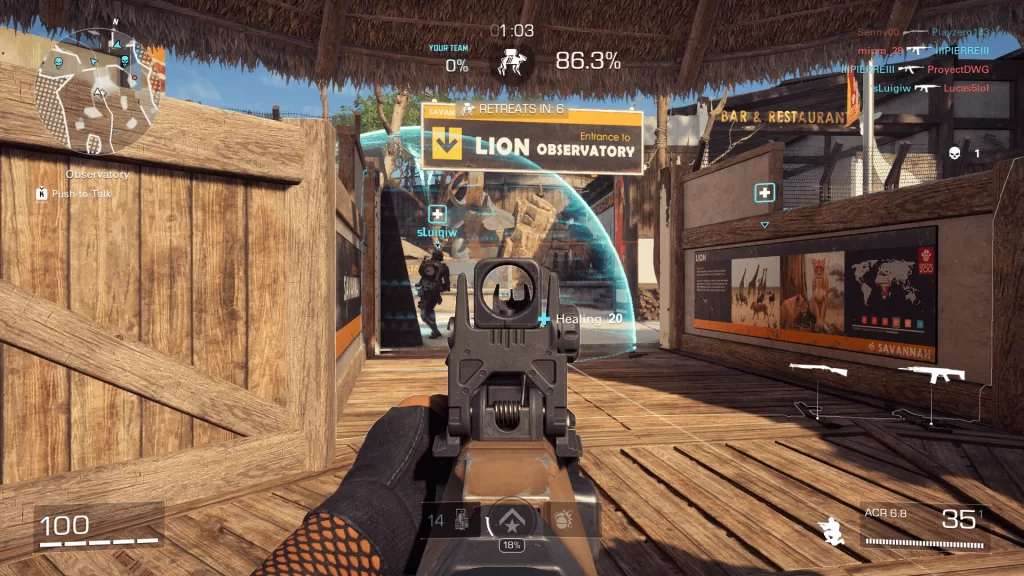Select the assault rifle weapon pickup icon

click(931, 374)
